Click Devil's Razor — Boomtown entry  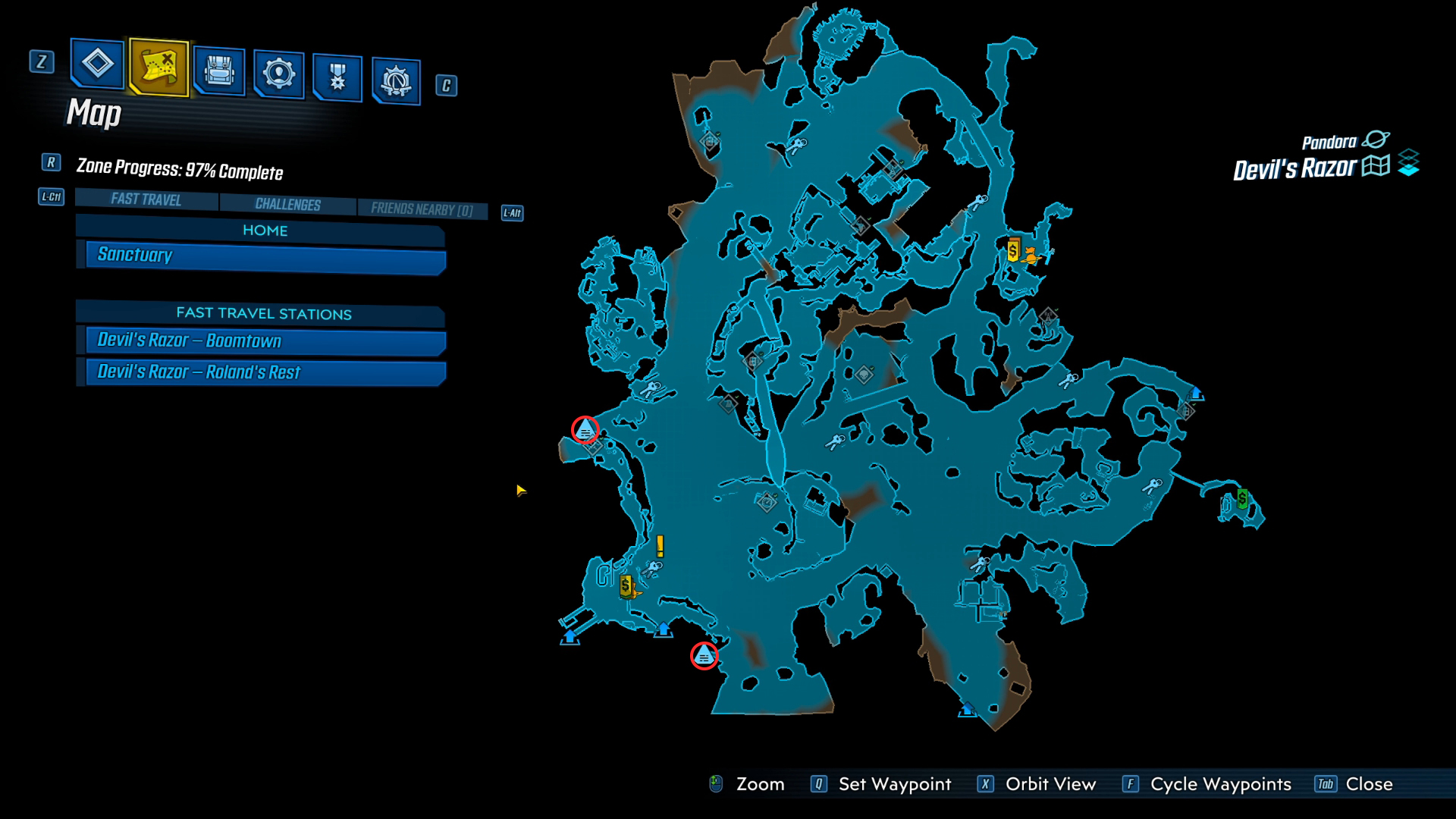[x=262, y=340]
